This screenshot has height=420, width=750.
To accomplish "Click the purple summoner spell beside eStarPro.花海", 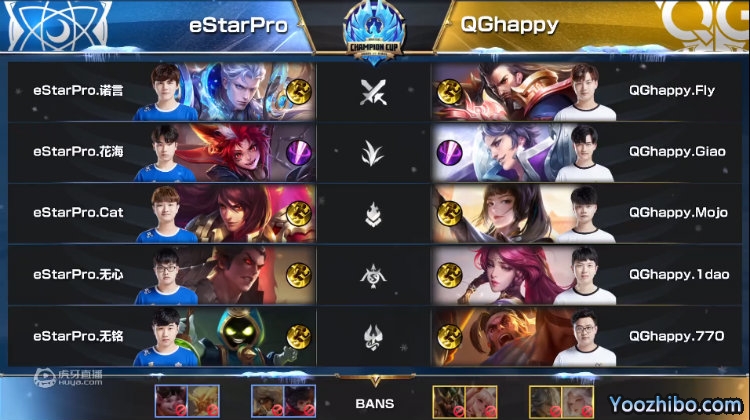I will point(298,152).
